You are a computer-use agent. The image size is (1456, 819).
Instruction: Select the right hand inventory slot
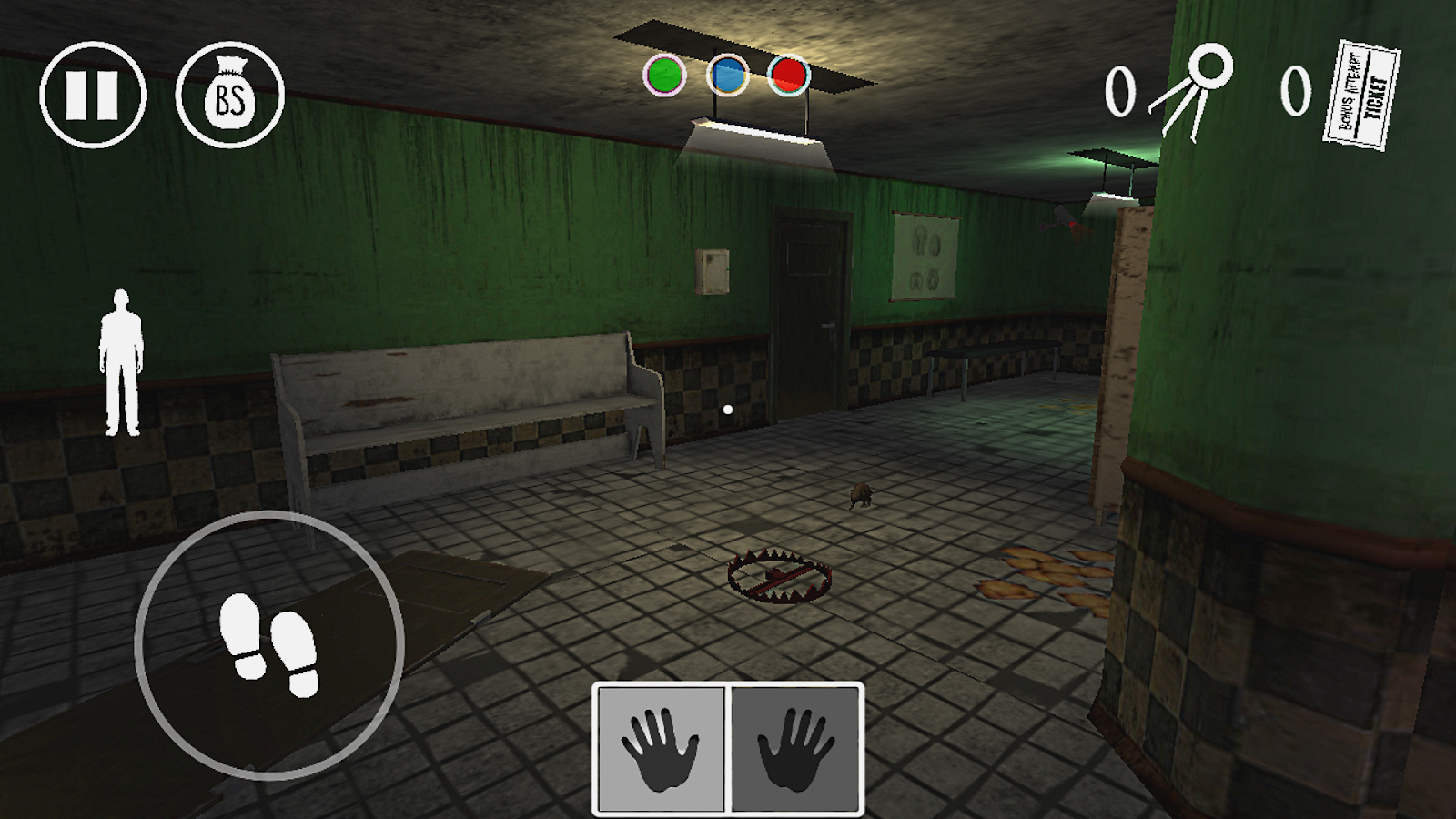(x=795, y=748)
